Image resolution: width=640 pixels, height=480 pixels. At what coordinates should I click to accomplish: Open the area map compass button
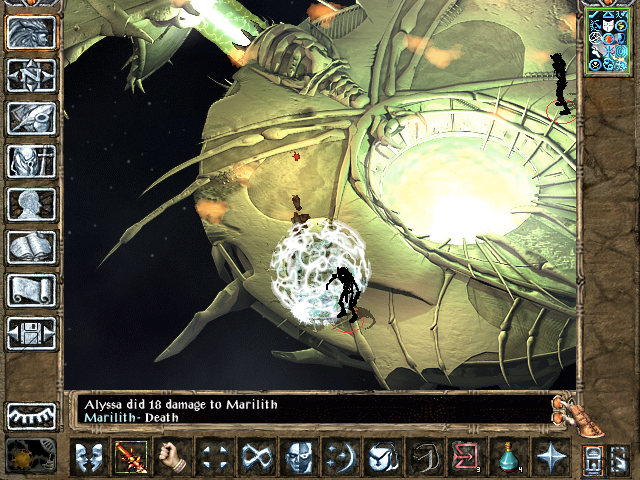[x=31, y=75]
